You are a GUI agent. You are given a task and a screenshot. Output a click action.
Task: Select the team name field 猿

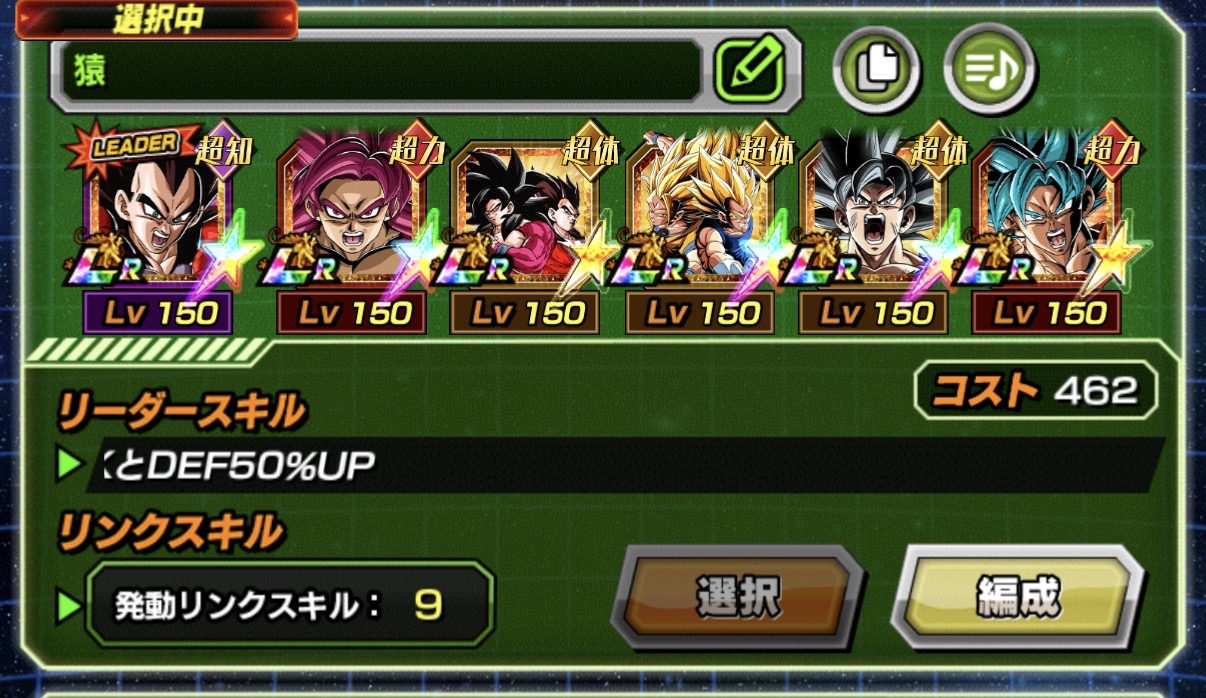pyautogui.click(x=380, y=70)
